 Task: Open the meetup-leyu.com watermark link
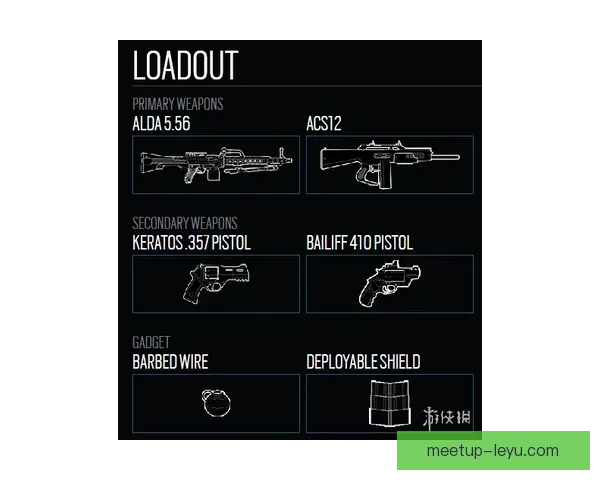click(492, 450)
